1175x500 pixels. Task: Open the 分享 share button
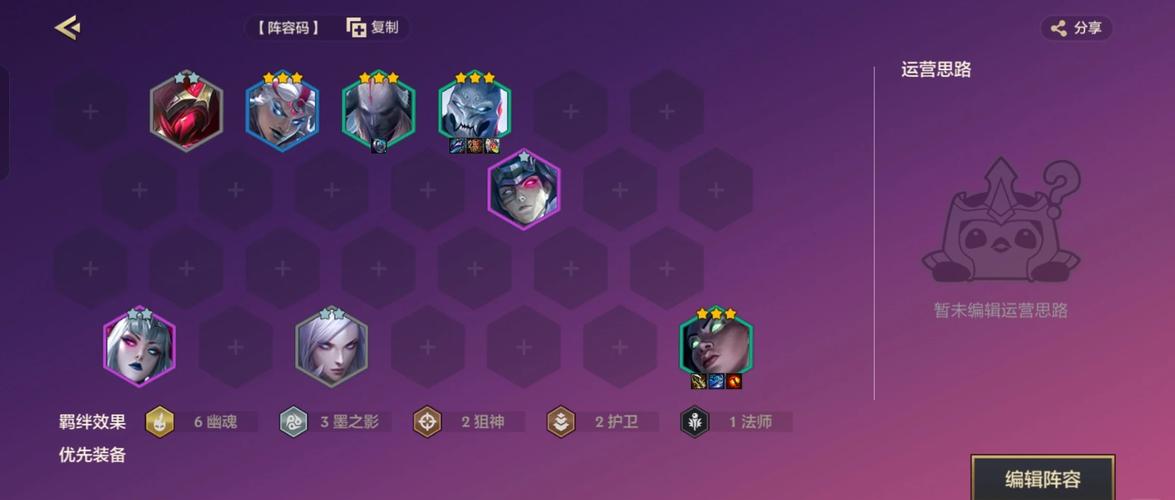(1077, 28)
